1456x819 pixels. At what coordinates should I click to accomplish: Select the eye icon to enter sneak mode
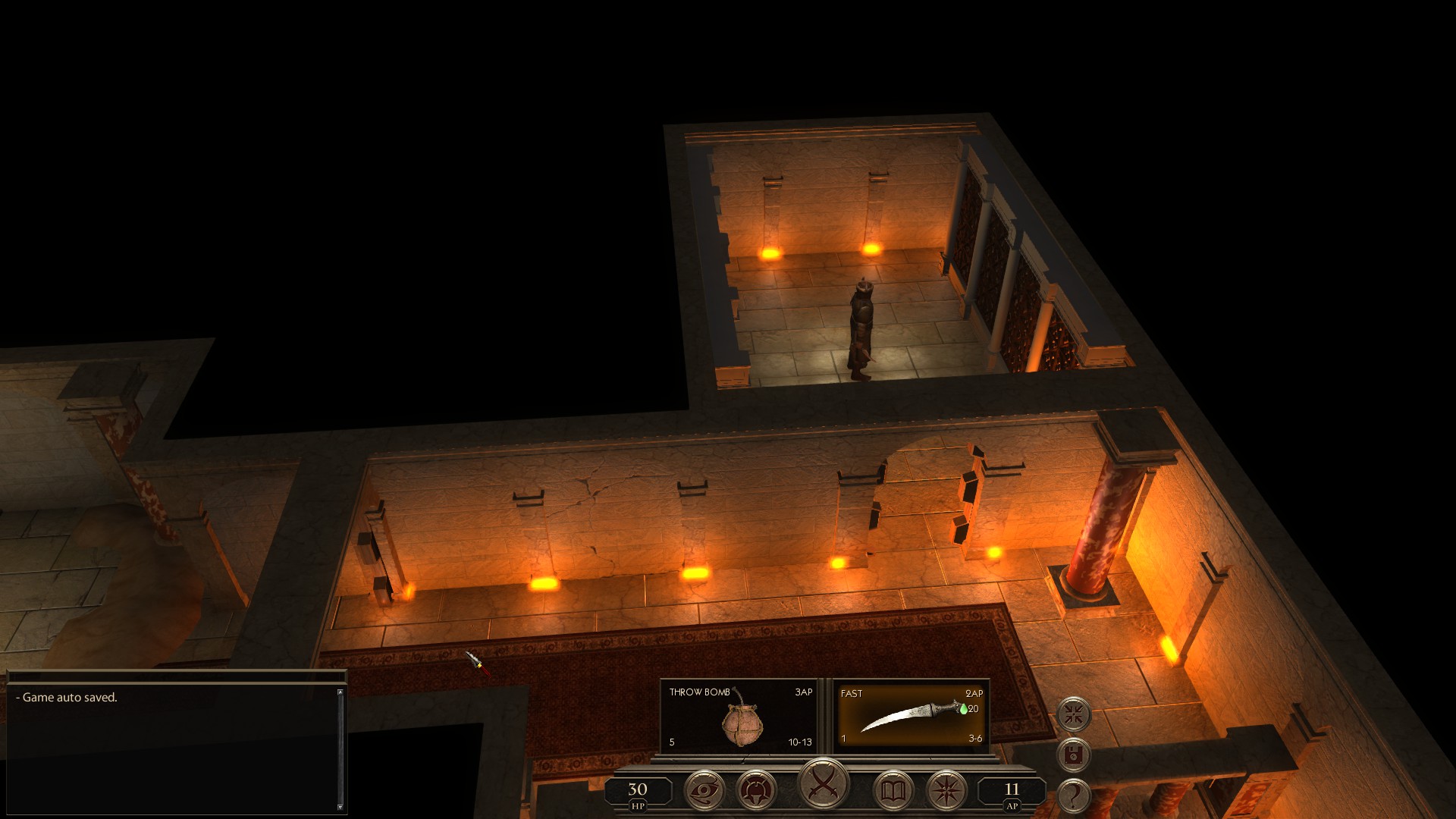click(704, 790)
